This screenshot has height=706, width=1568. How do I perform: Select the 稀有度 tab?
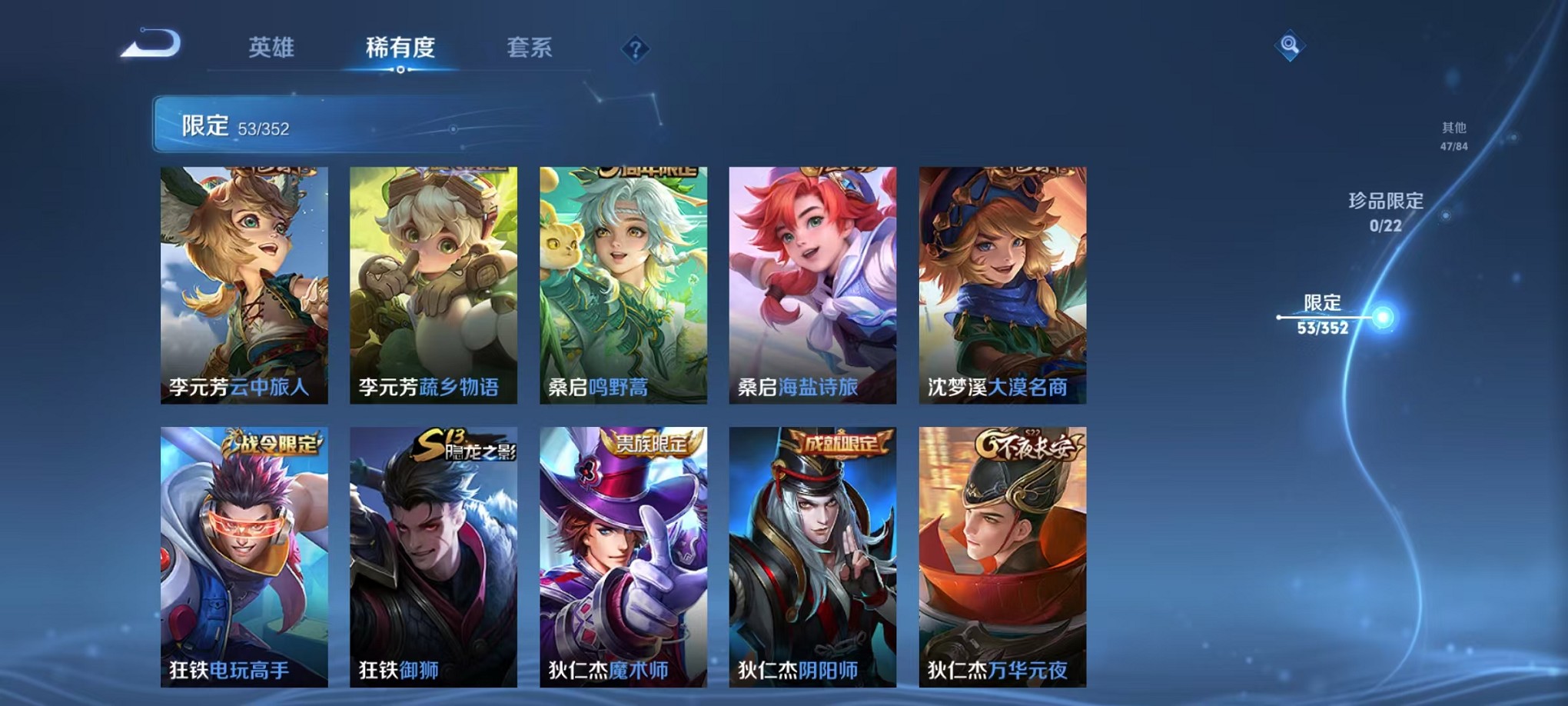click(401, 48)
